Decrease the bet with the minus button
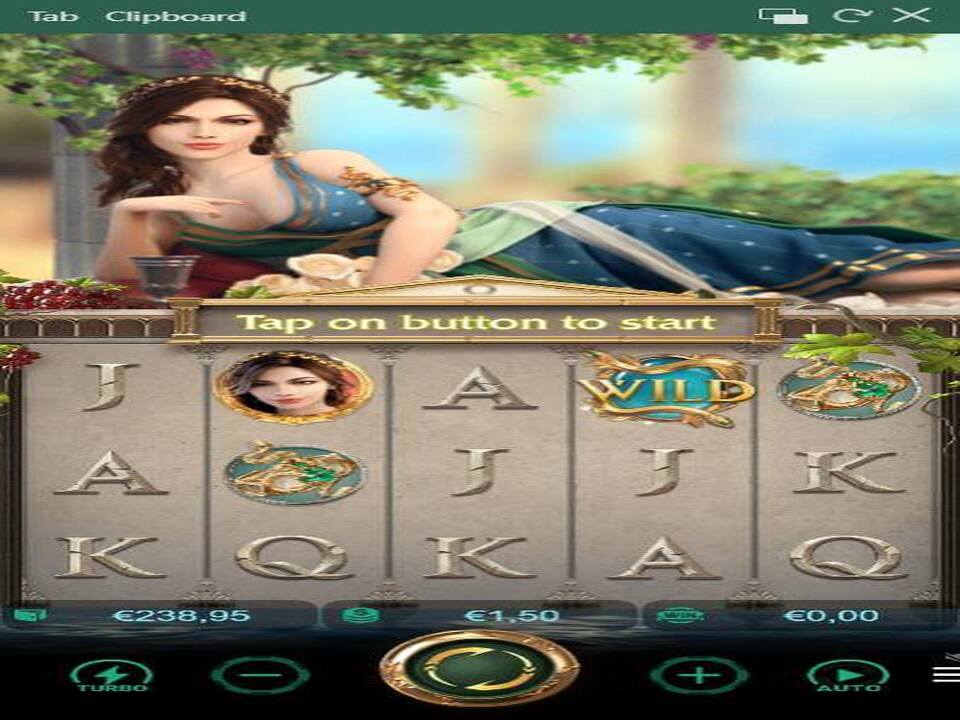This screenshot has height=720, width=960. (260, 675)
